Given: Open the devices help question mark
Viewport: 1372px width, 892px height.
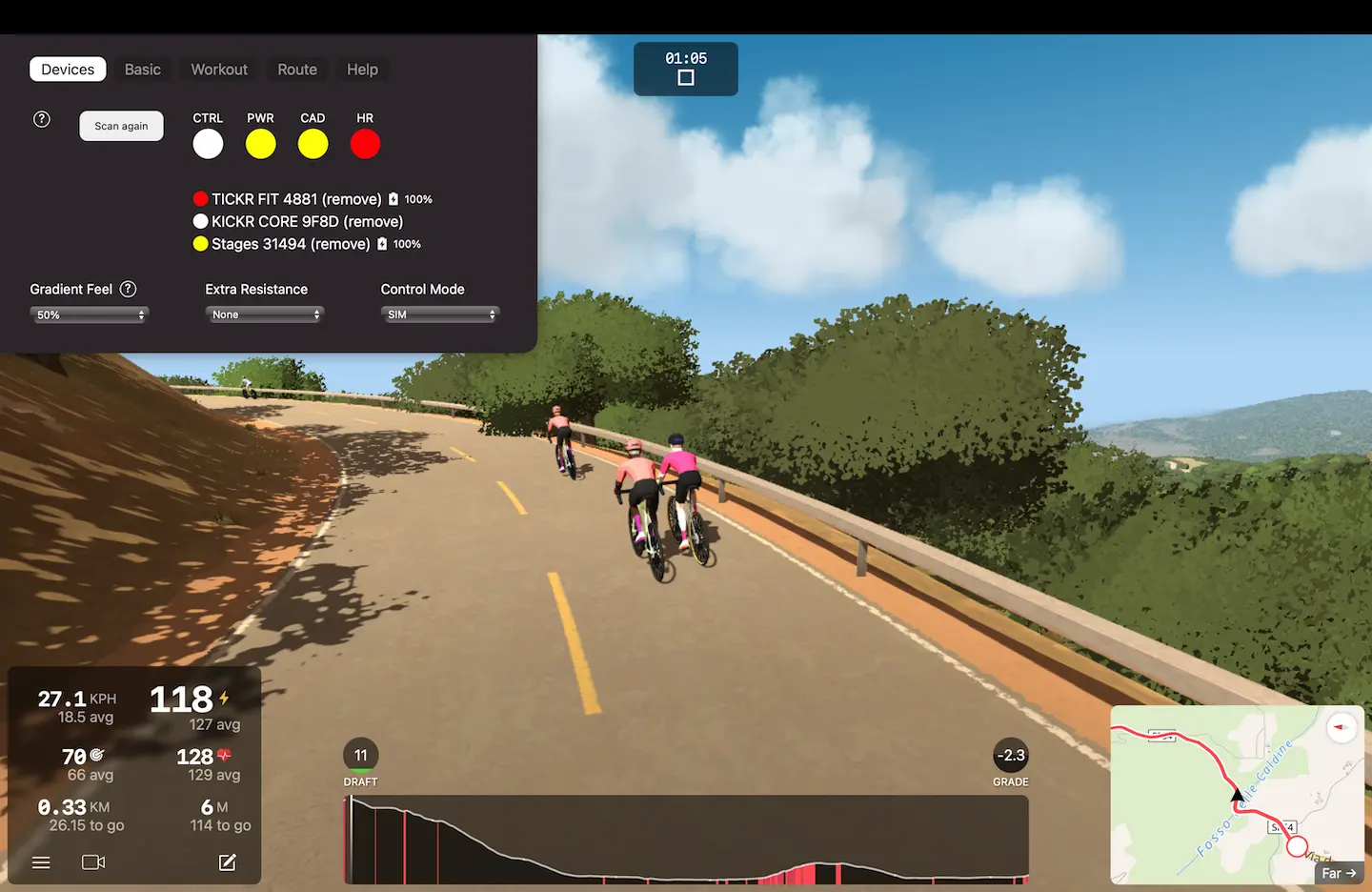Looking at the screenshot, I should point(42,119).
